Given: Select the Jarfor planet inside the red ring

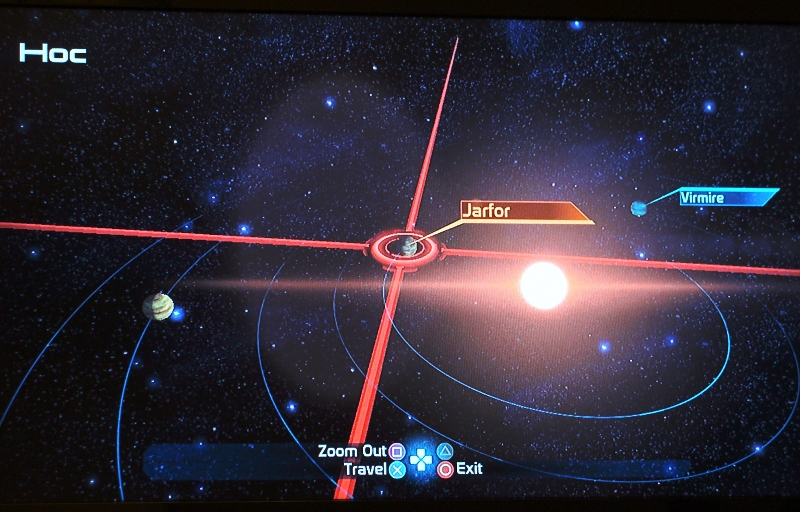Looking at the screenshot, I should point(407,246).
